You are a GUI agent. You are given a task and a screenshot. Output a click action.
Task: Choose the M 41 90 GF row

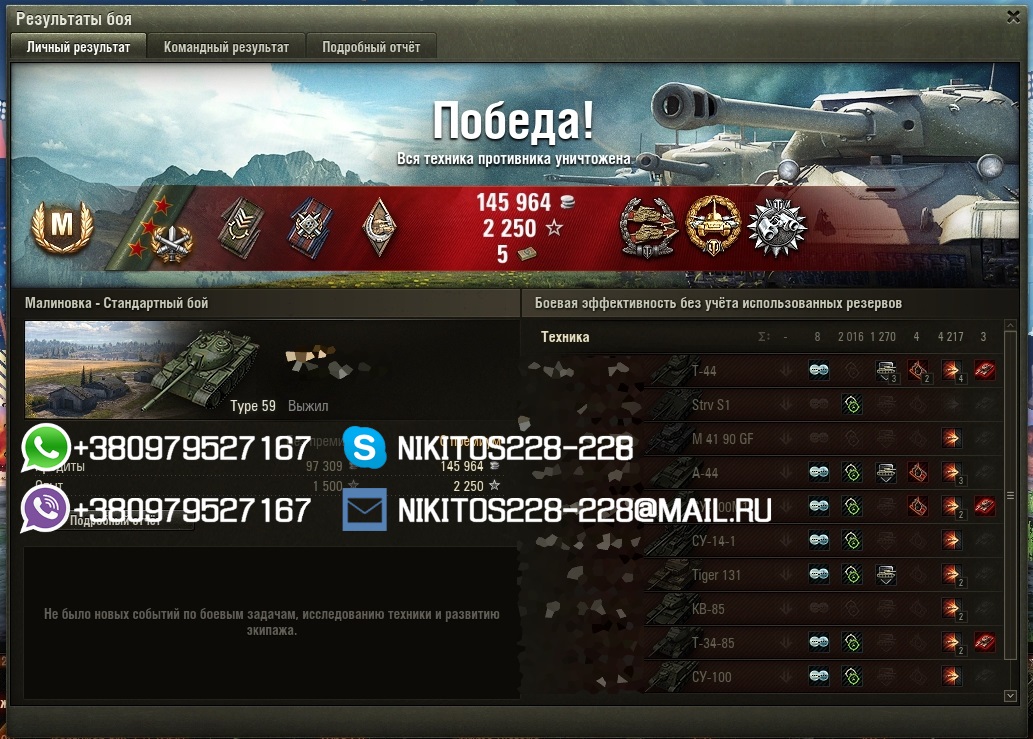coord(723,440)
